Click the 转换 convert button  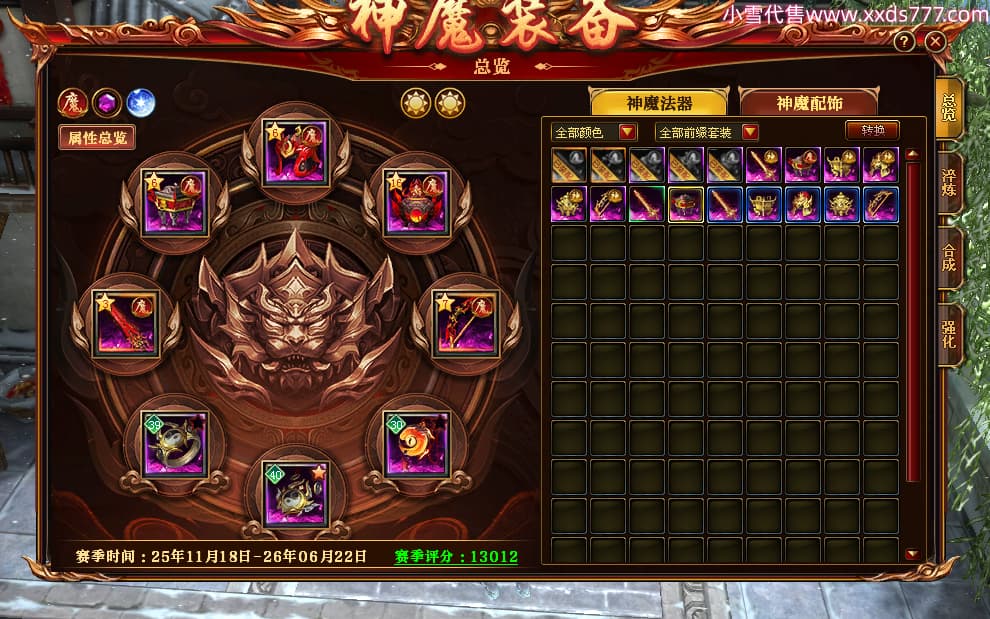point(872,131)
